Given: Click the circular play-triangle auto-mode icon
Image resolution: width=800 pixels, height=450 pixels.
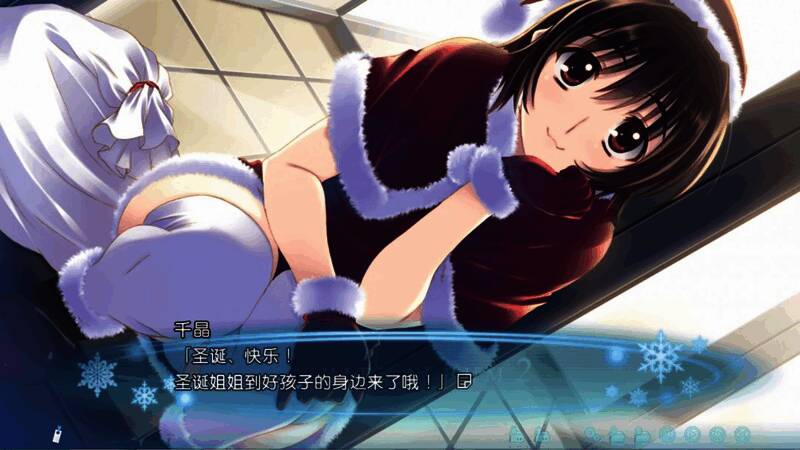Looking at the screenshot, I should point(692,434).
